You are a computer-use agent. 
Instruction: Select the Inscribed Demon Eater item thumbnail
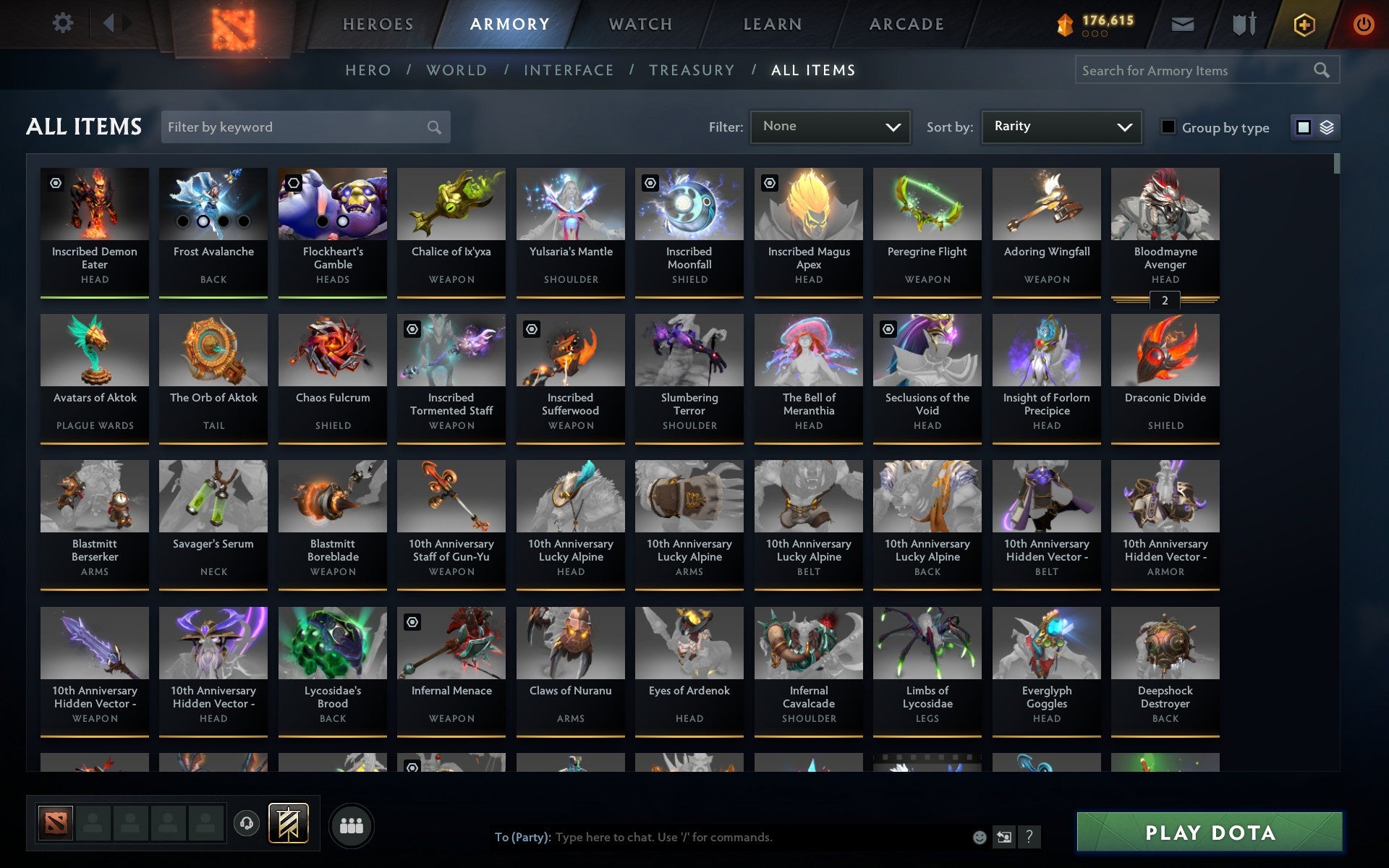[x=94, y=204]
